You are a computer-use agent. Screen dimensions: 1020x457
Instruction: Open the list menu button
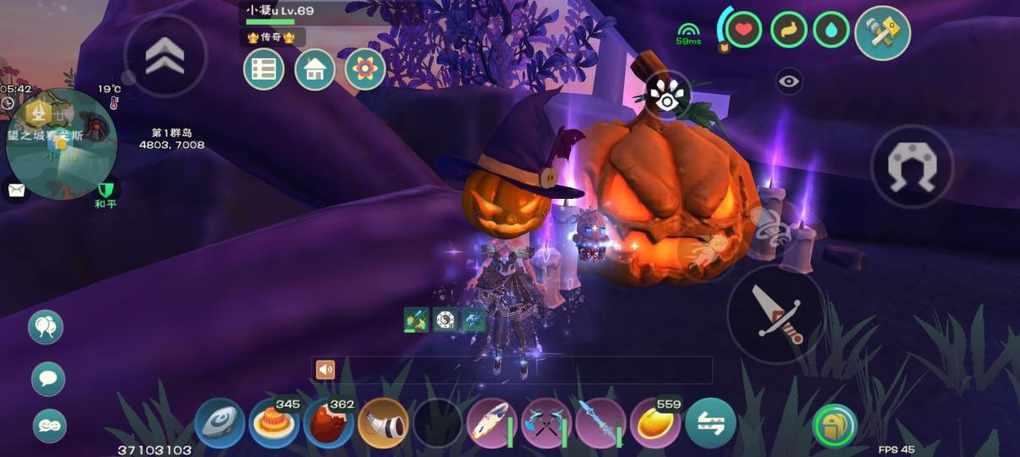[264, 70]
